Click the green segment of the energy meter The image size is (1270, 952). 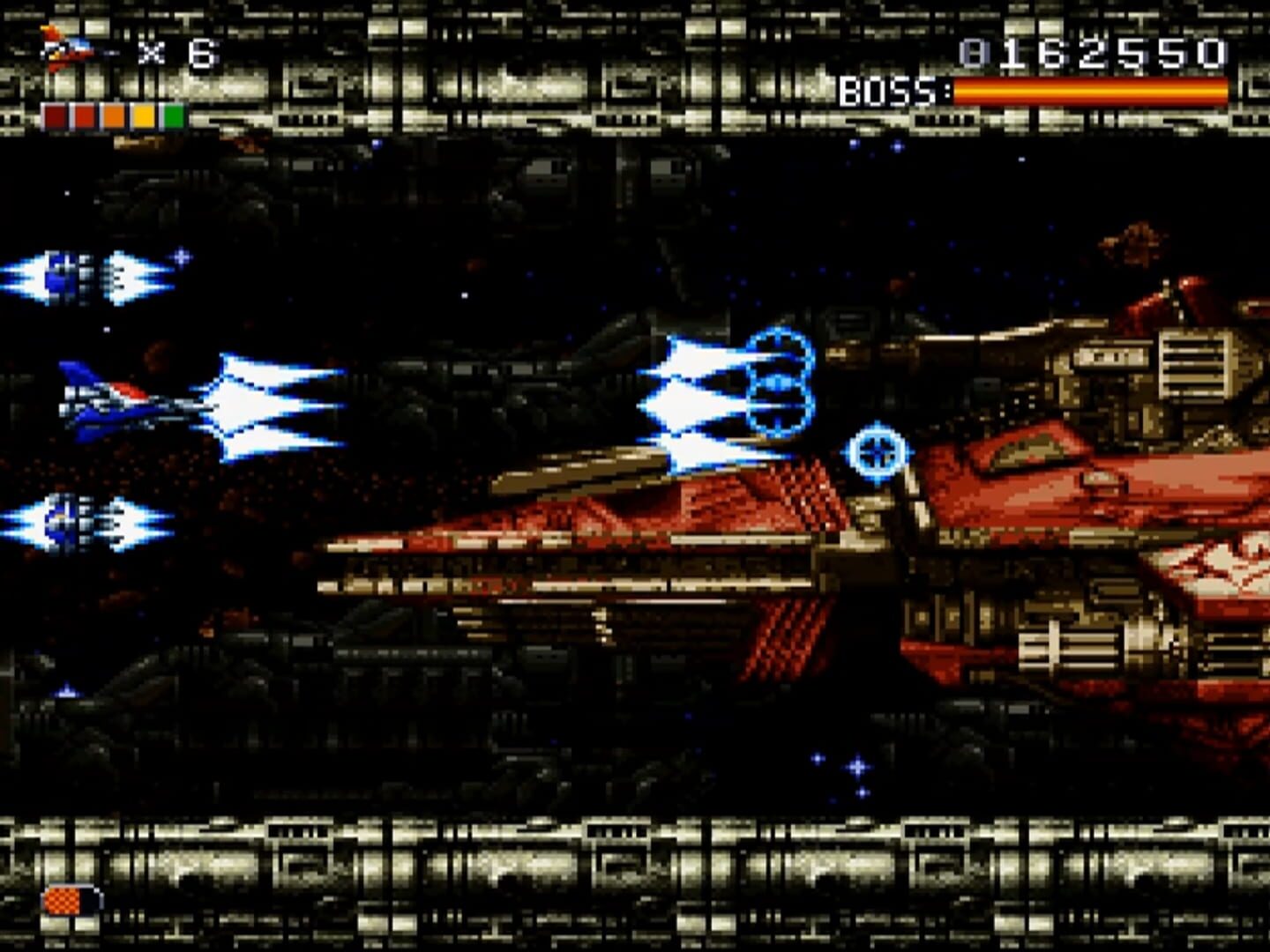click(x=173, y=114)
